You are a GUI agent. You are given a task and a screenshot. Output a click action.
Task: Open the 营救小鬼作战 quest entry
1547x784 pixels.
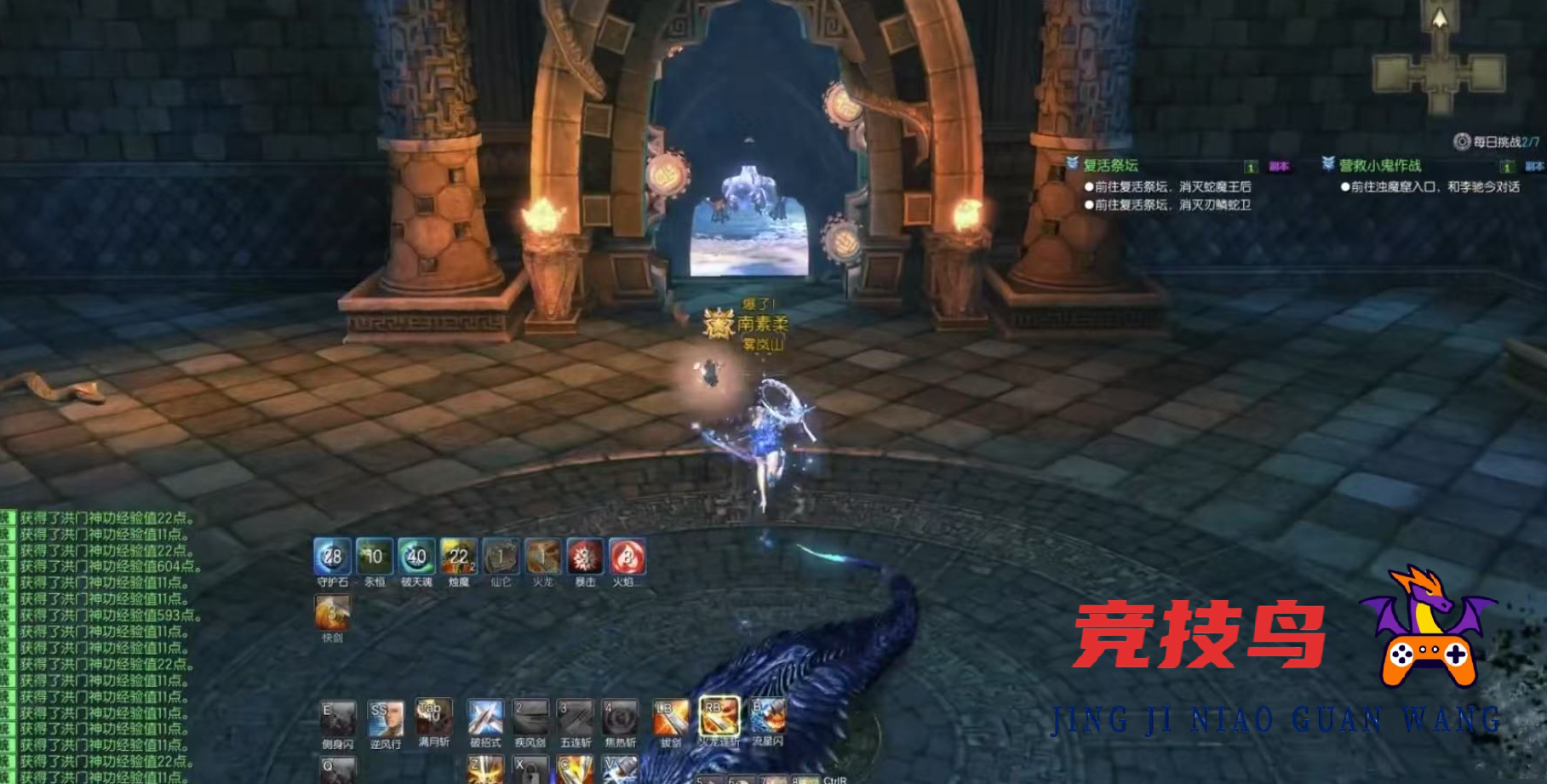tap(1379, 165)
